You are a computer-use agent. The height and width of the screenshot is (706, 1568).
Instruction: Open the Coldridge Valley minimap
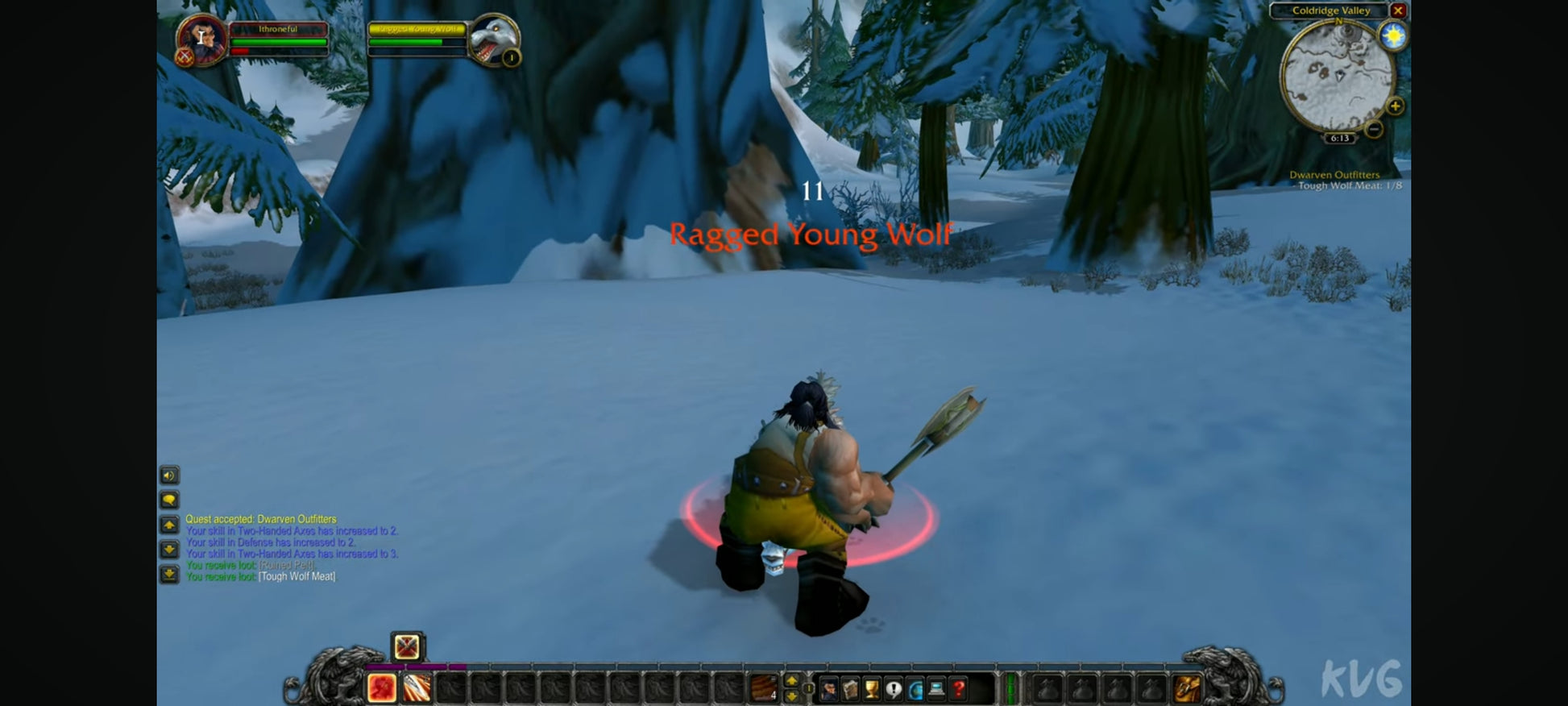pos(1337,77)
